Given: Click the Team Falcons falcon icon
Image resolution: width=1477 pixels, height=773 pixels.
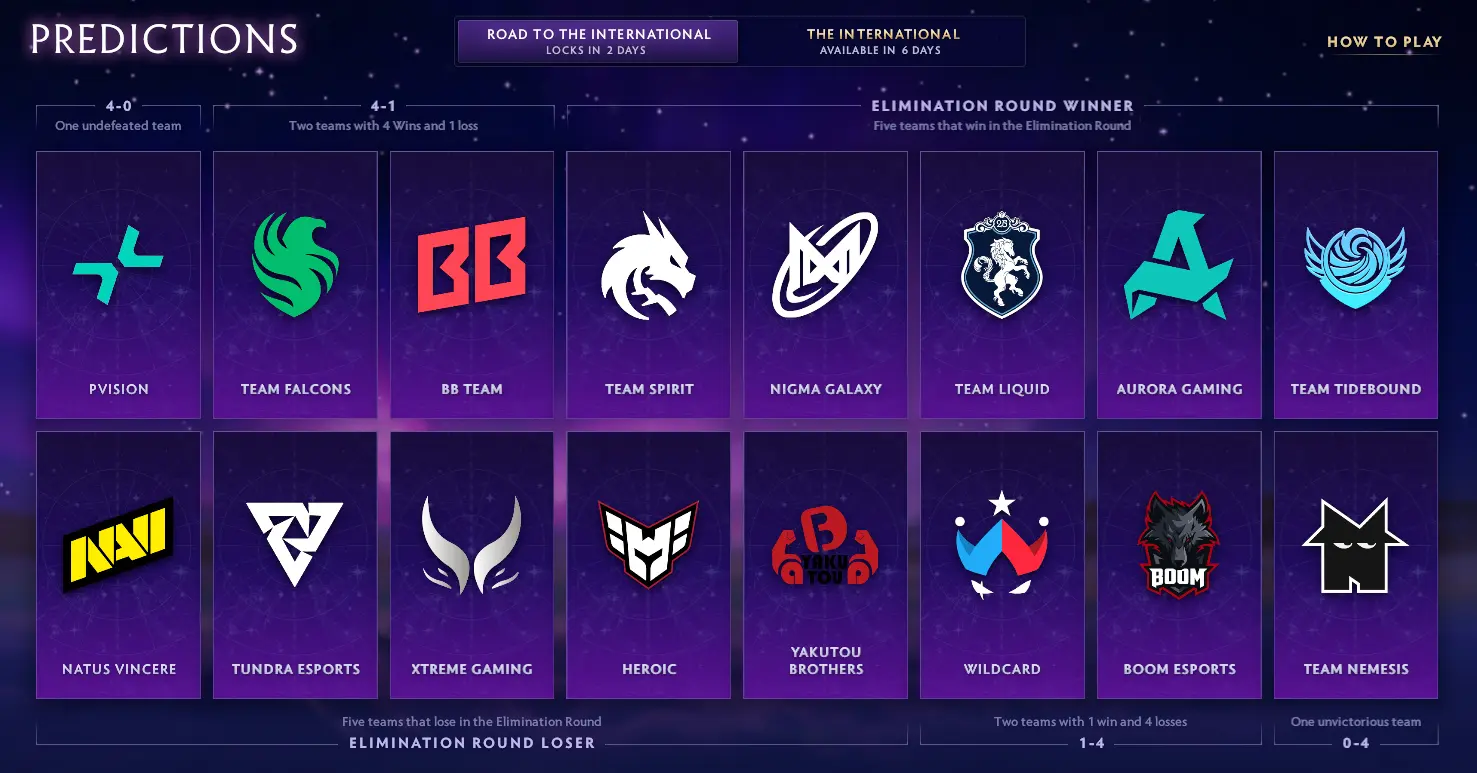Looking at the screenshot, I should [294, 265].
